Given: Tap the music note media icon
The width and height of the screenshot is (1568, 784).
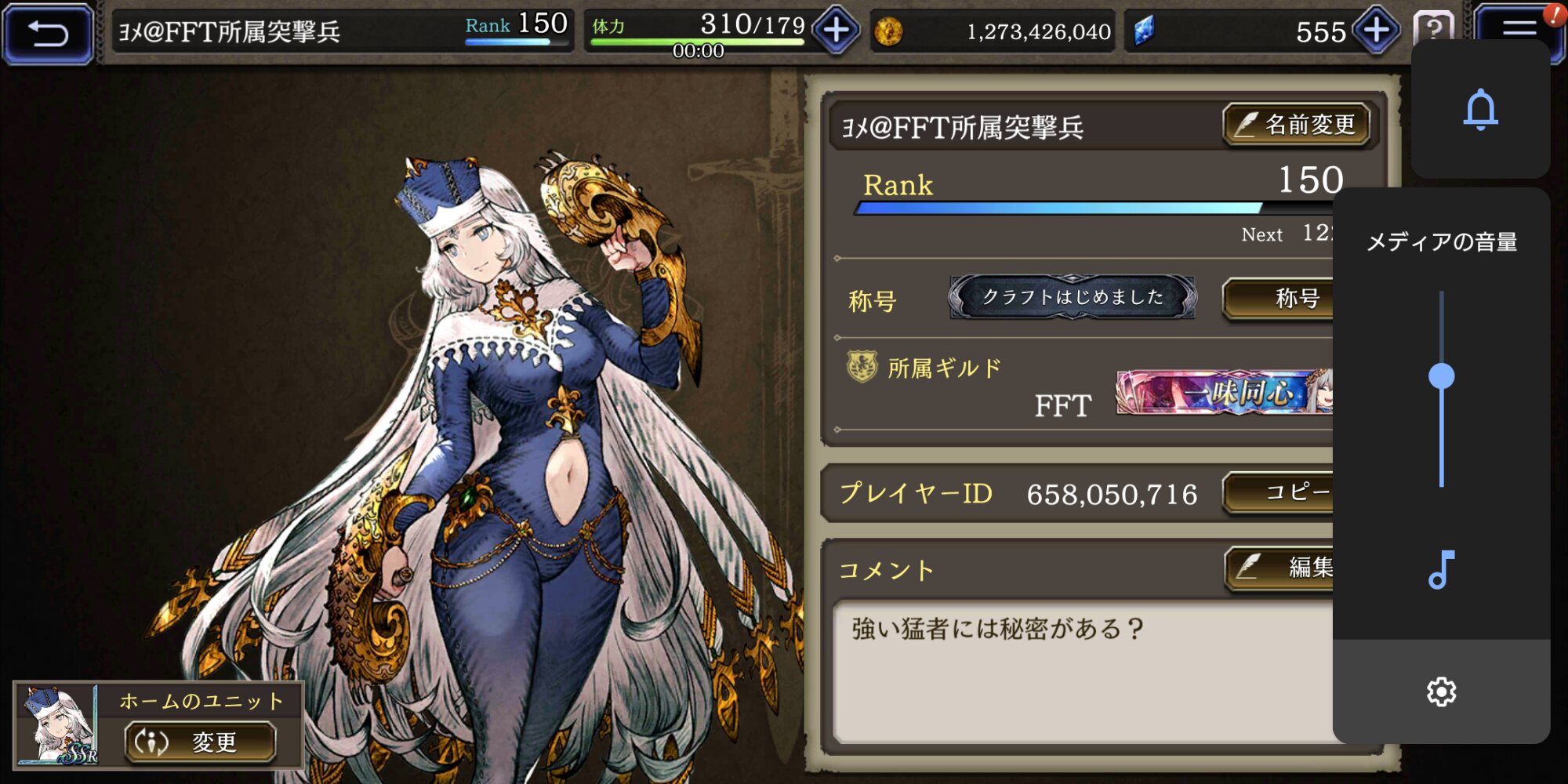Looking at the screenshot, I should coord(1441,569).
